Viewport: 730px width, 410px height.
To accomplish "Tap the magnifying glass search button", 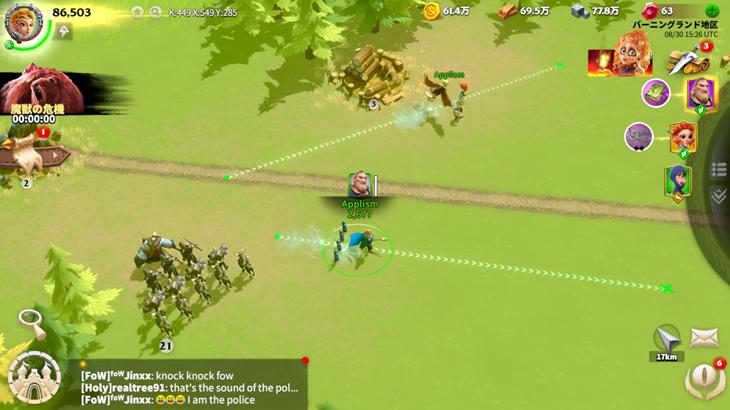I will pyautogui.click(x=31, y=323).
